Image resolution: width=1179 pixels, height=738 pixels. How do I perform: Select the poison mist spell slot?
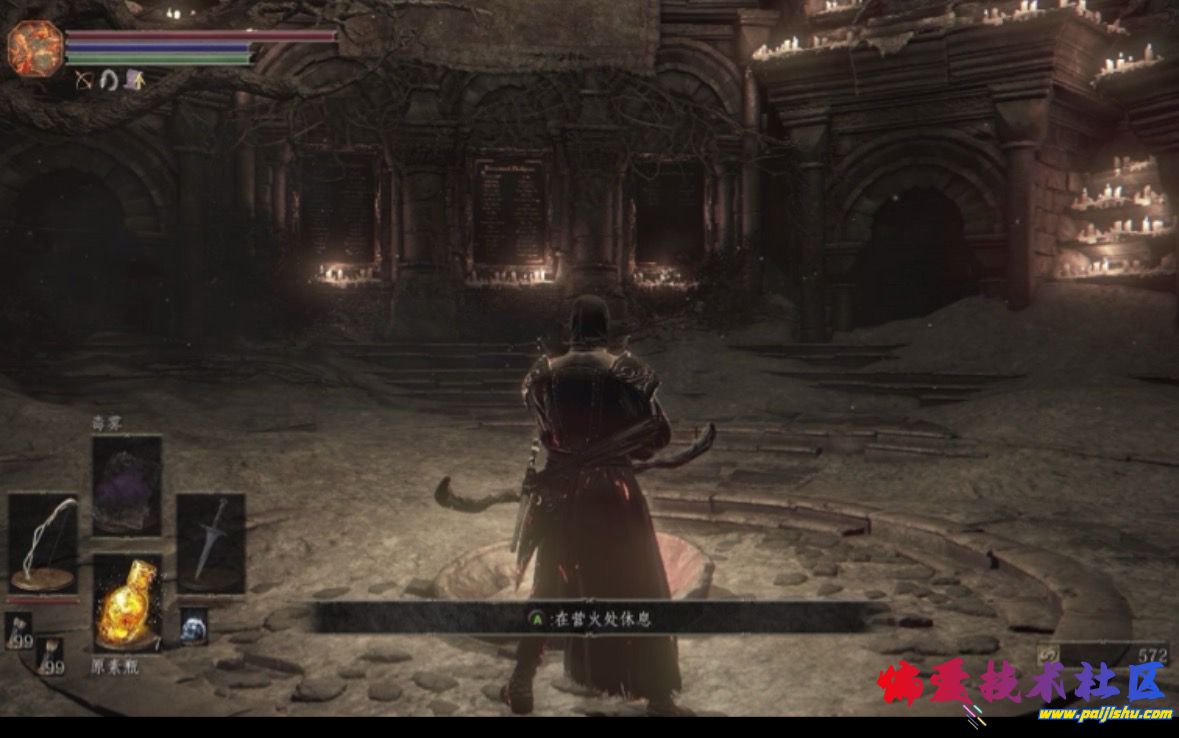coord(127,485)
